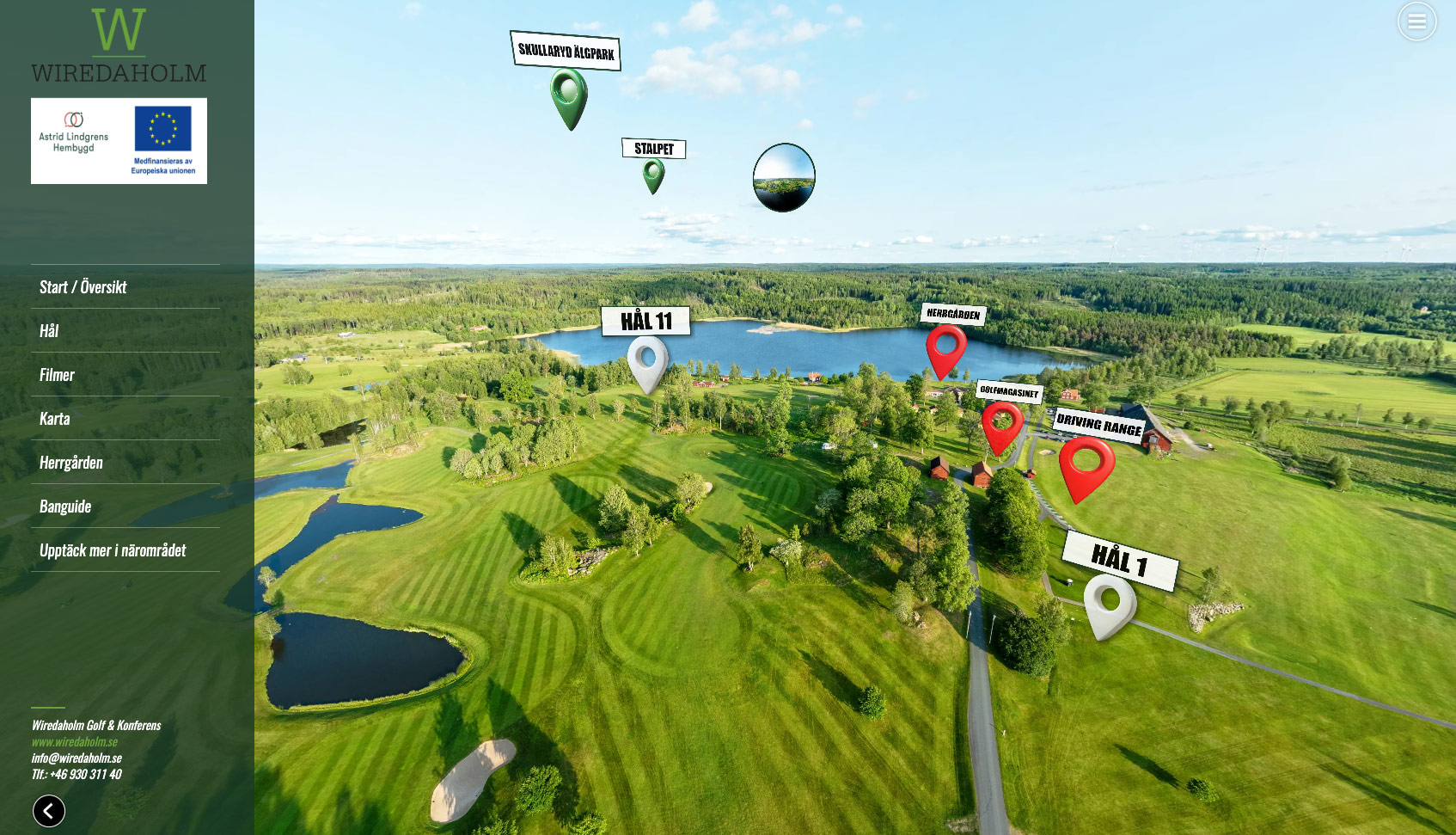
Task: Select the Skullaryd Älgpark green marker
Action: point(568,95)
